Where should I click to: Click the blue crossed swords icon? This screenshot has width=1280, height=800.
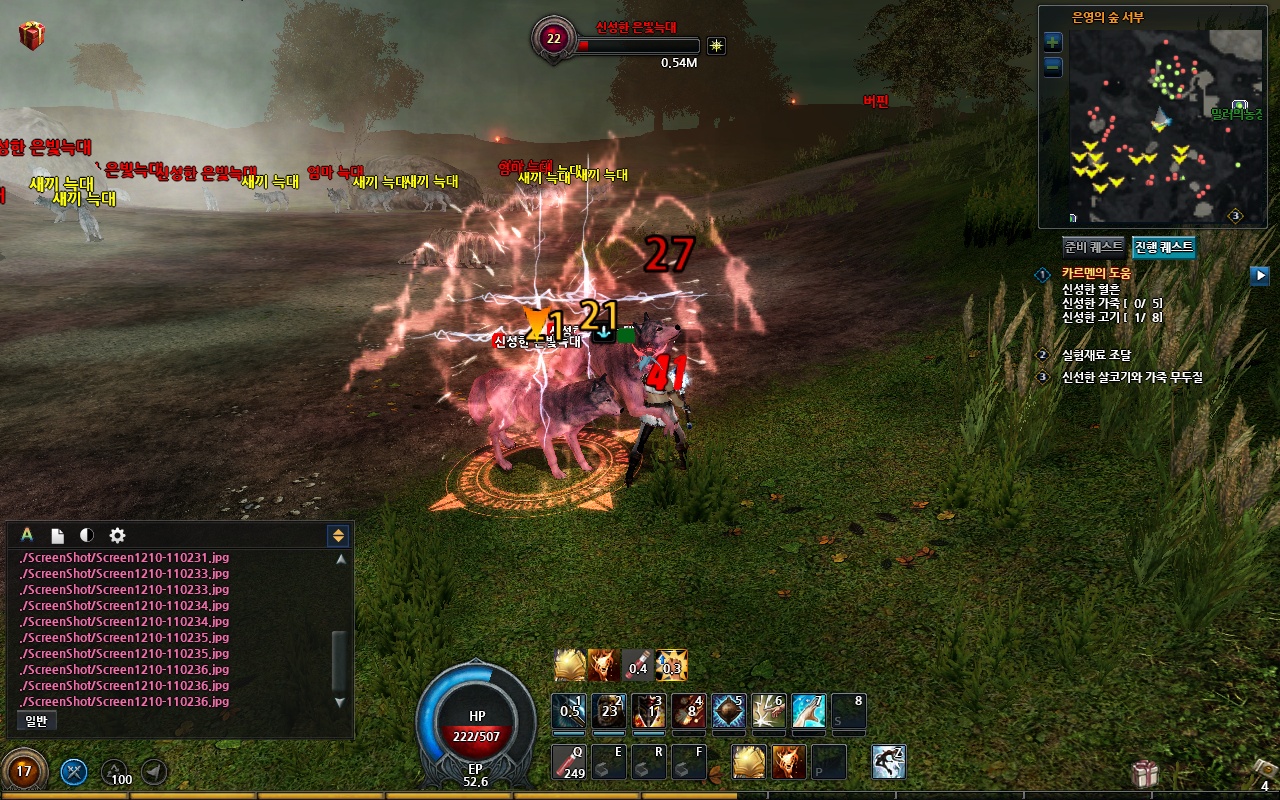(74, 771)
